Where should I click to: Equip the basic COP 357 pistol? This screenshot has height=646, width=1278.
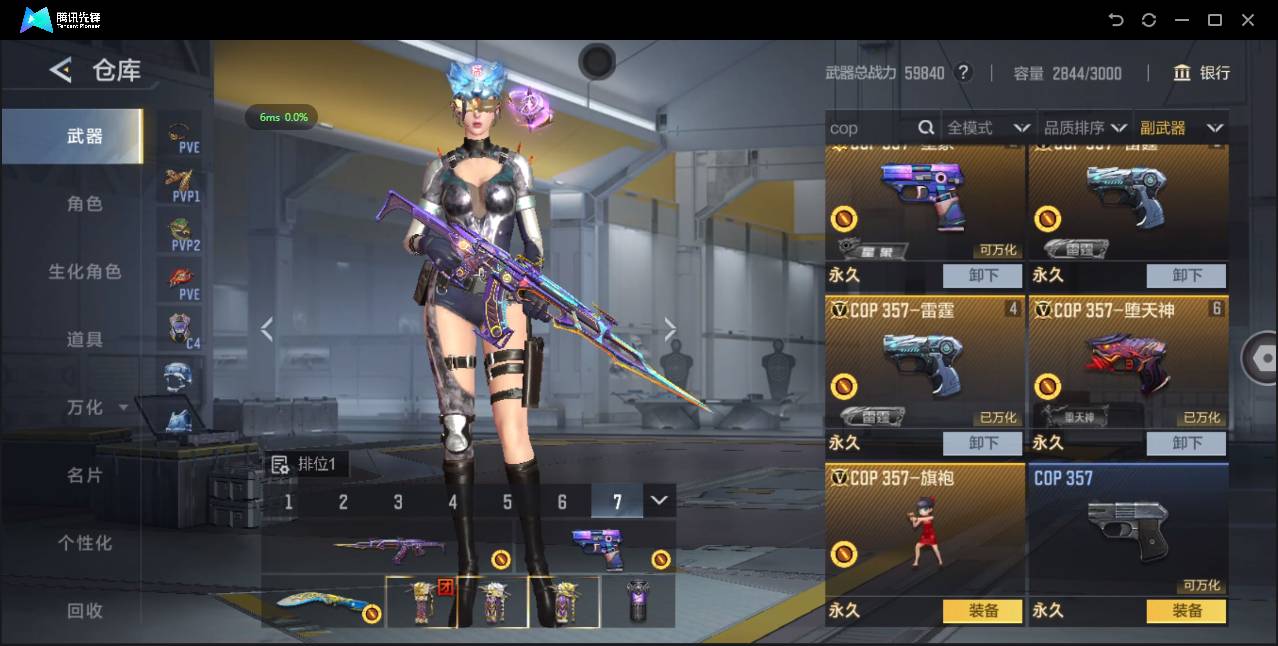(1186, 610)
